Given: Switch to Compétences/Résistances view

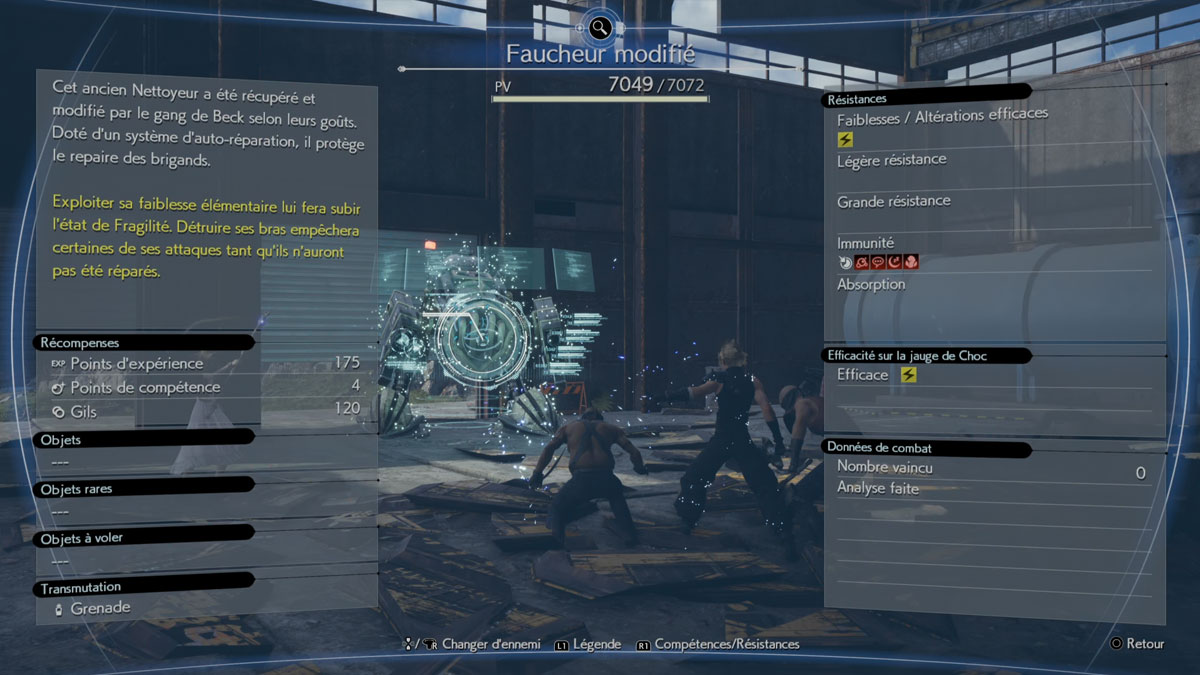Looking at the screenshot, I should click(726, 645).
